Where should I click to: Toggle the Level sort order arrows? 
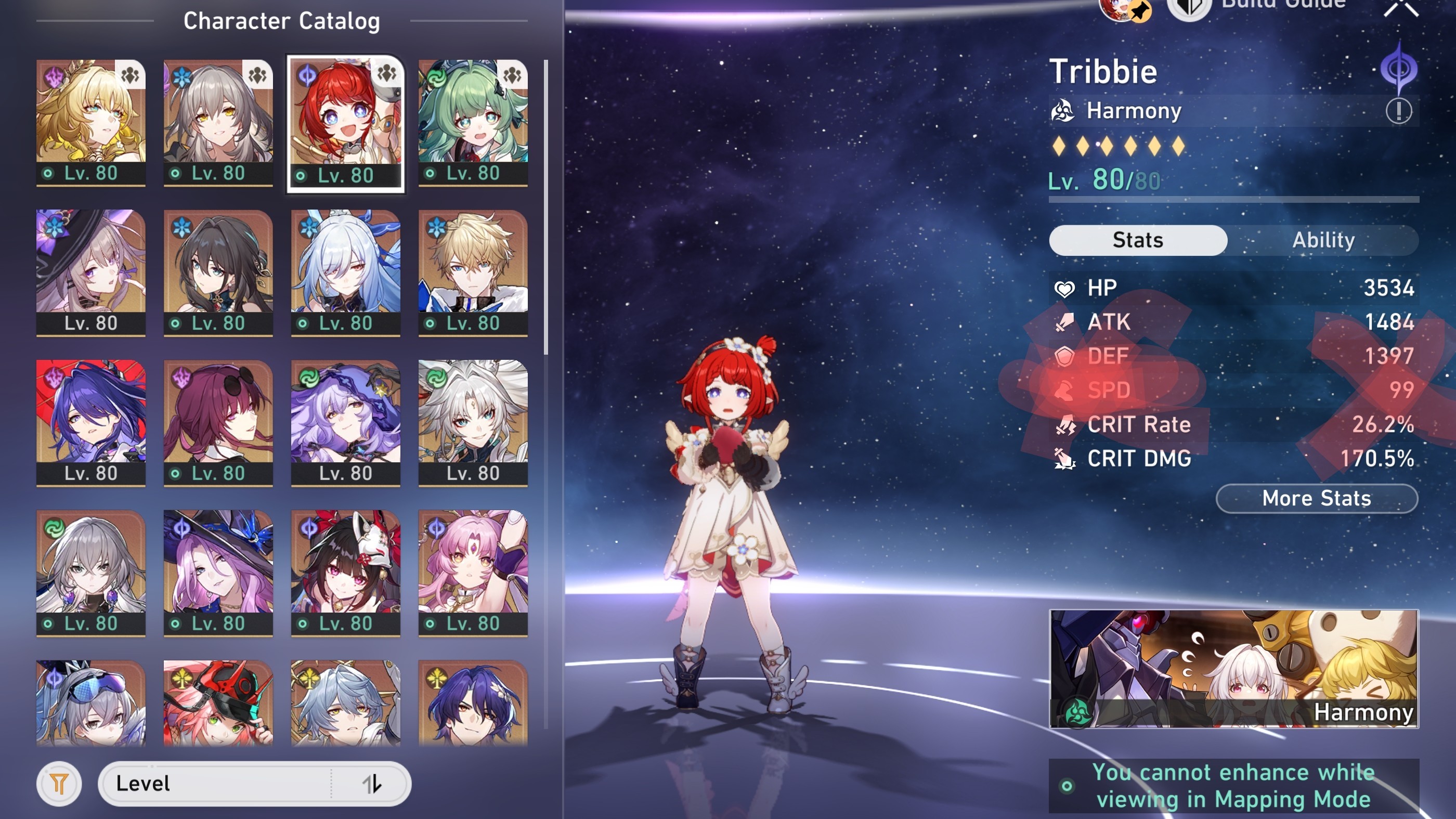370,784
